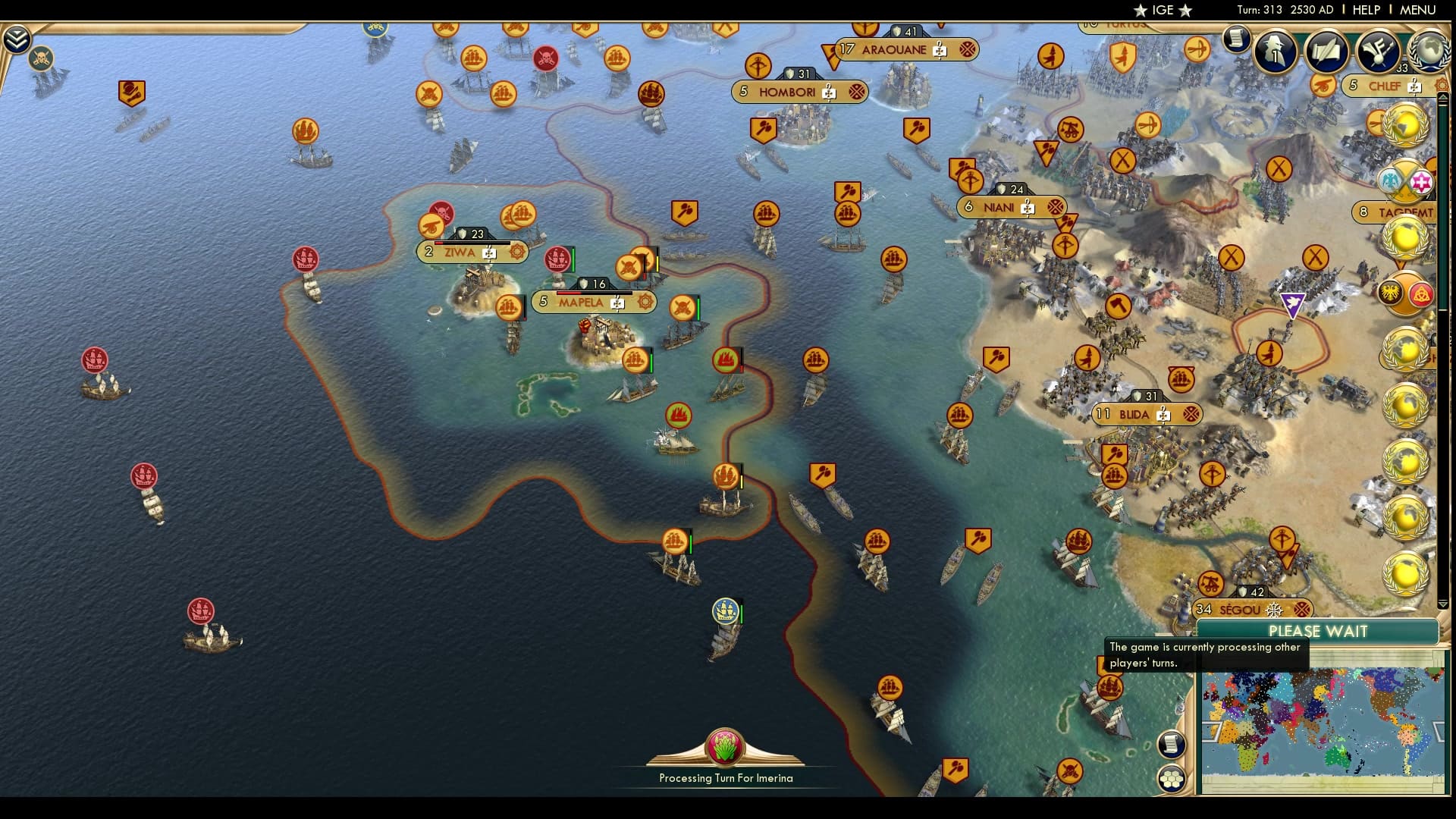1456x819 pixels.
Task: Select the cannon unit icon beside Chlef
Action: (x=1323, y=86)
